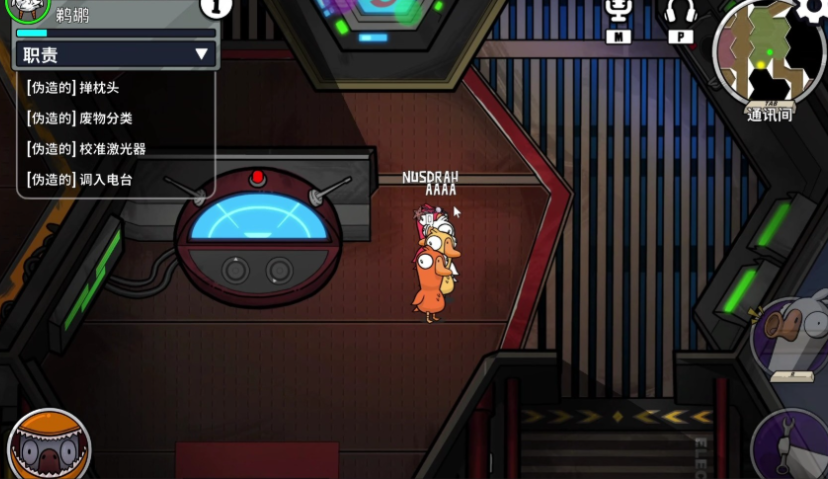
Task: Toggle the microphone icon
Action: [x=620, y=18]
